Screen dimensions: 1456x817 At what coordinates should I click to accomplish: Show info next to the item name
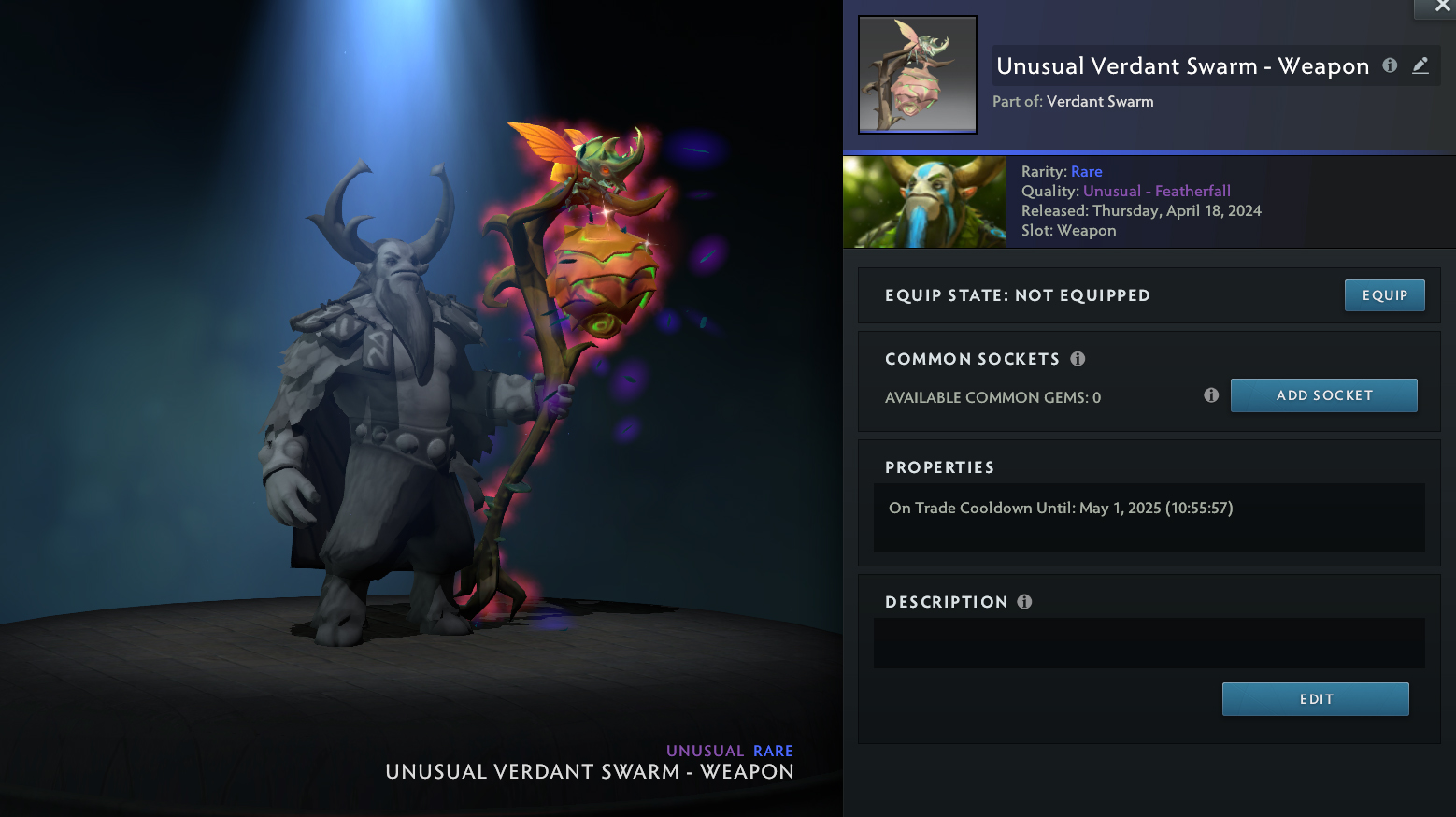point(1390,65)
